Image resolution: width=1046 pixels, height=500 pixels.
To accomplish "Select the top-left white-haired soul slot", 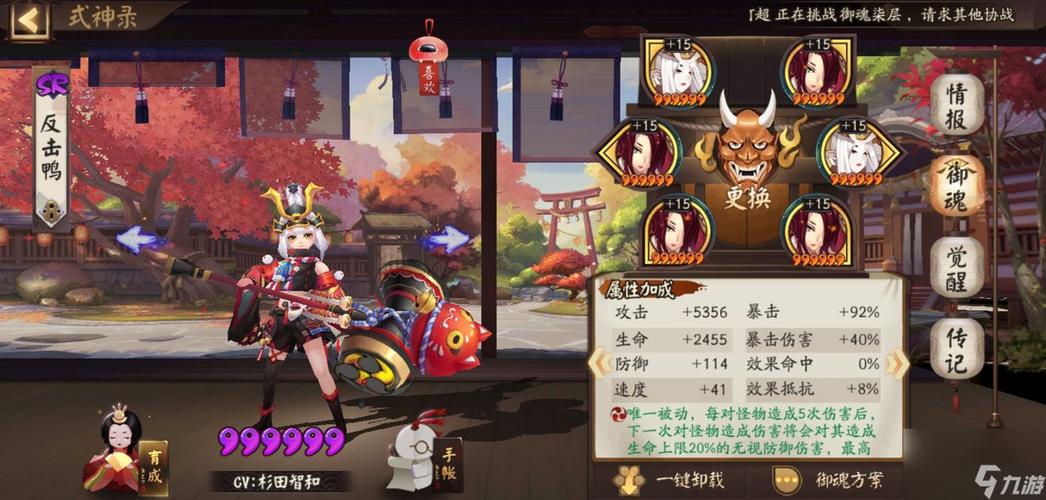I will coord(677,72).
